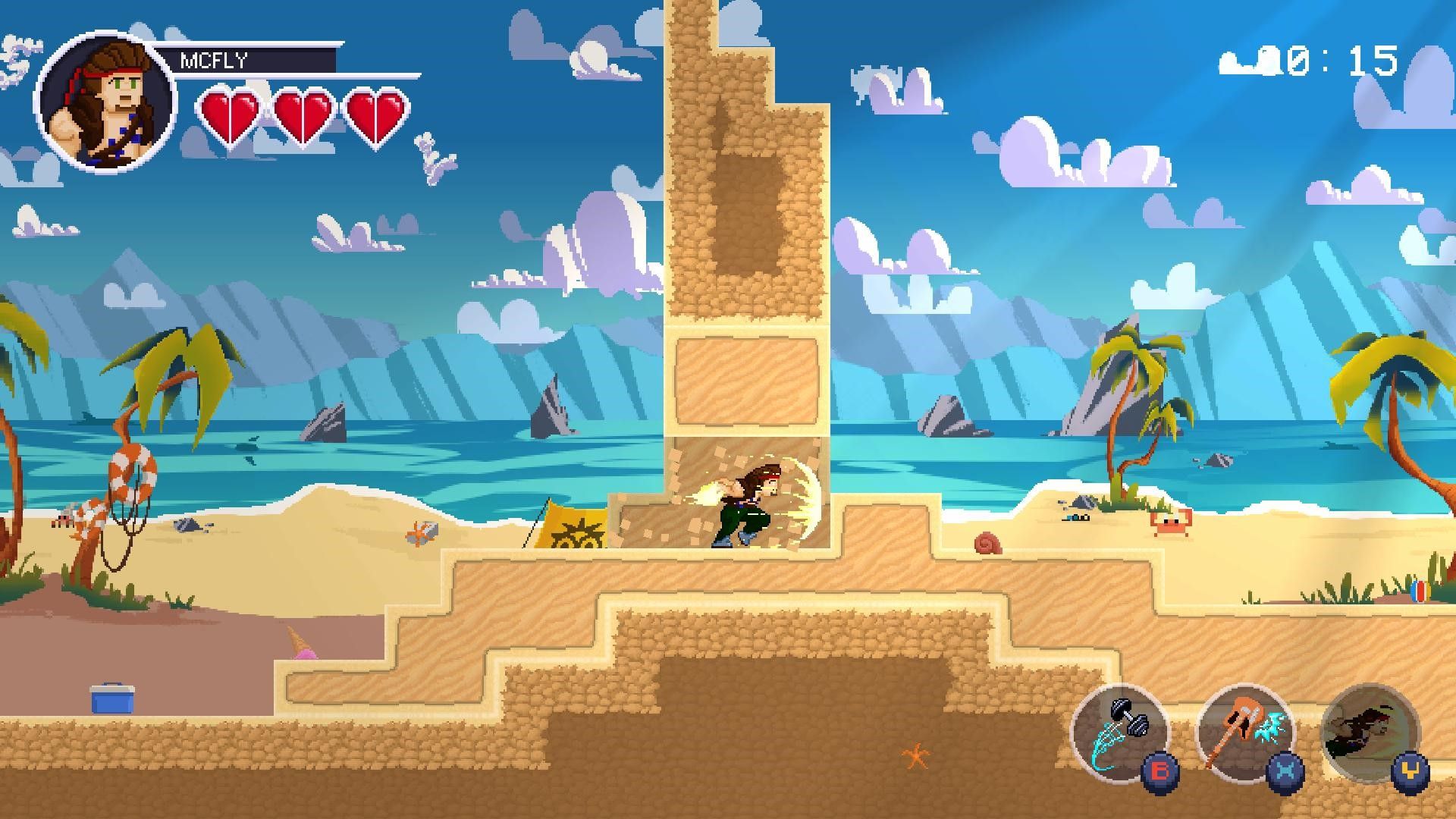
Task: Use the electric guitar attack ability
Action: click(1244, 731)
